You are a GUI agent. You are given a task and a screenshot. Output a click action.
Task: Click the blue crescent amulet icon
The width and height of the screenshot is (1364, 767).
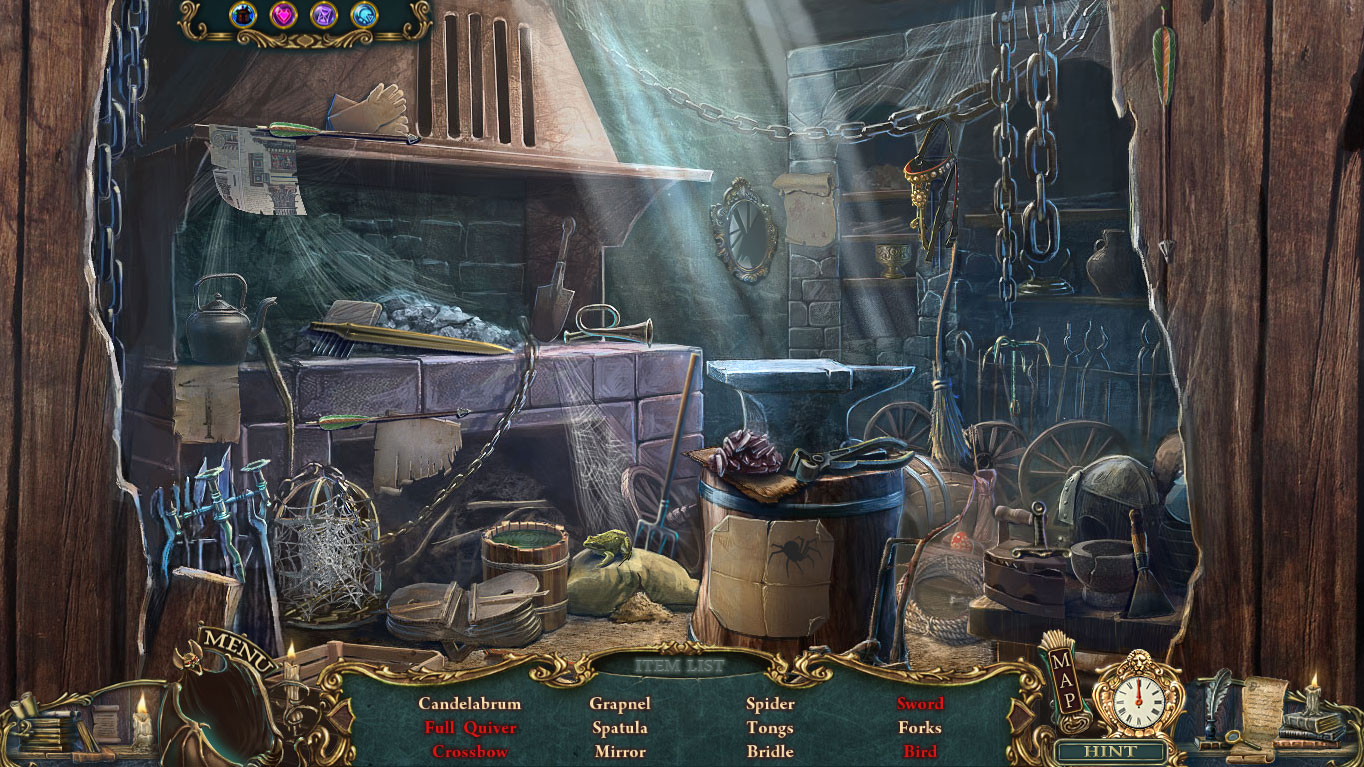(x=363, y=14)
